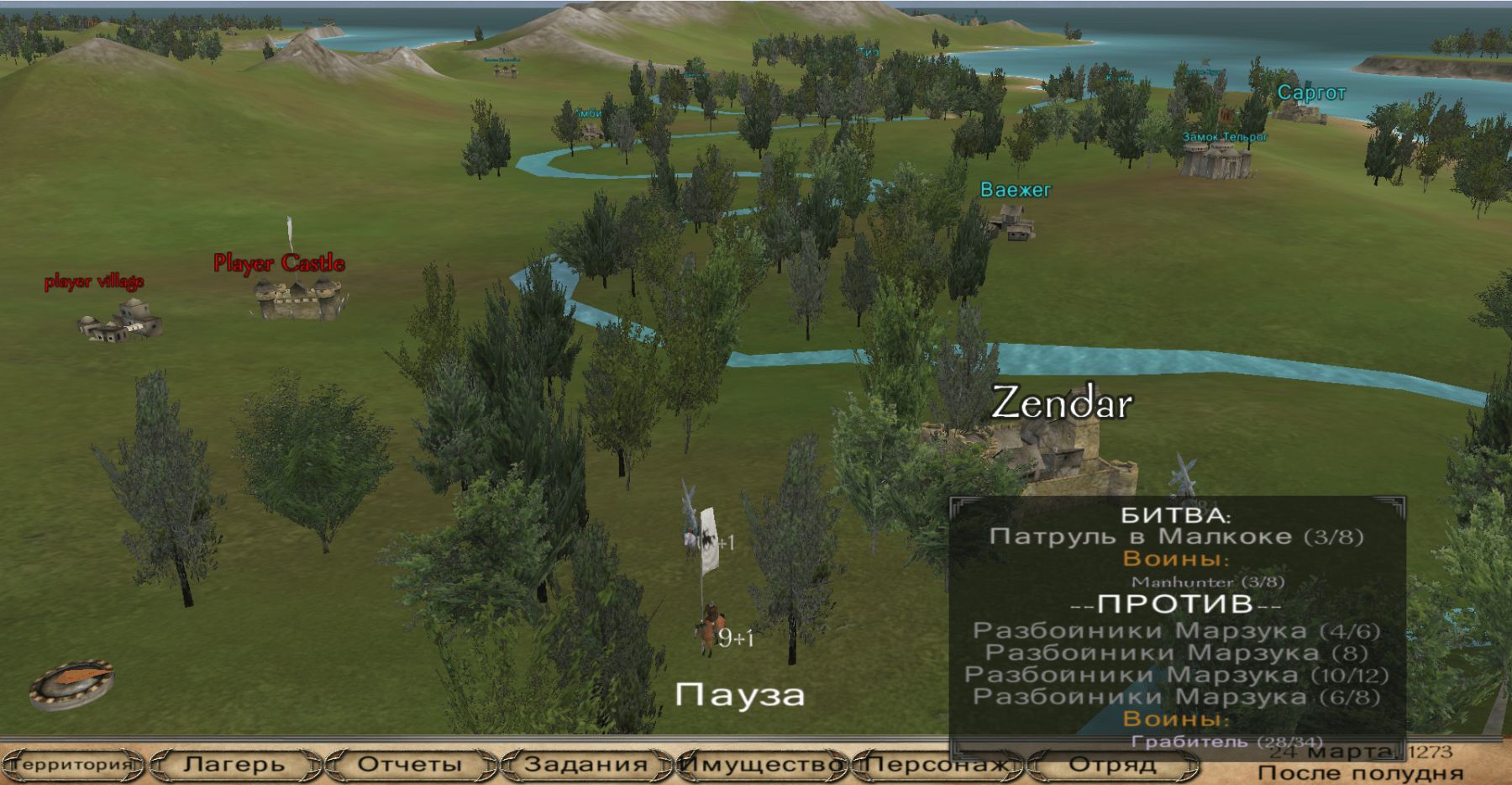Viewport: 1512px width, 785px height.
Task: Choose the Player Castle map label
Action: (279, 263)
